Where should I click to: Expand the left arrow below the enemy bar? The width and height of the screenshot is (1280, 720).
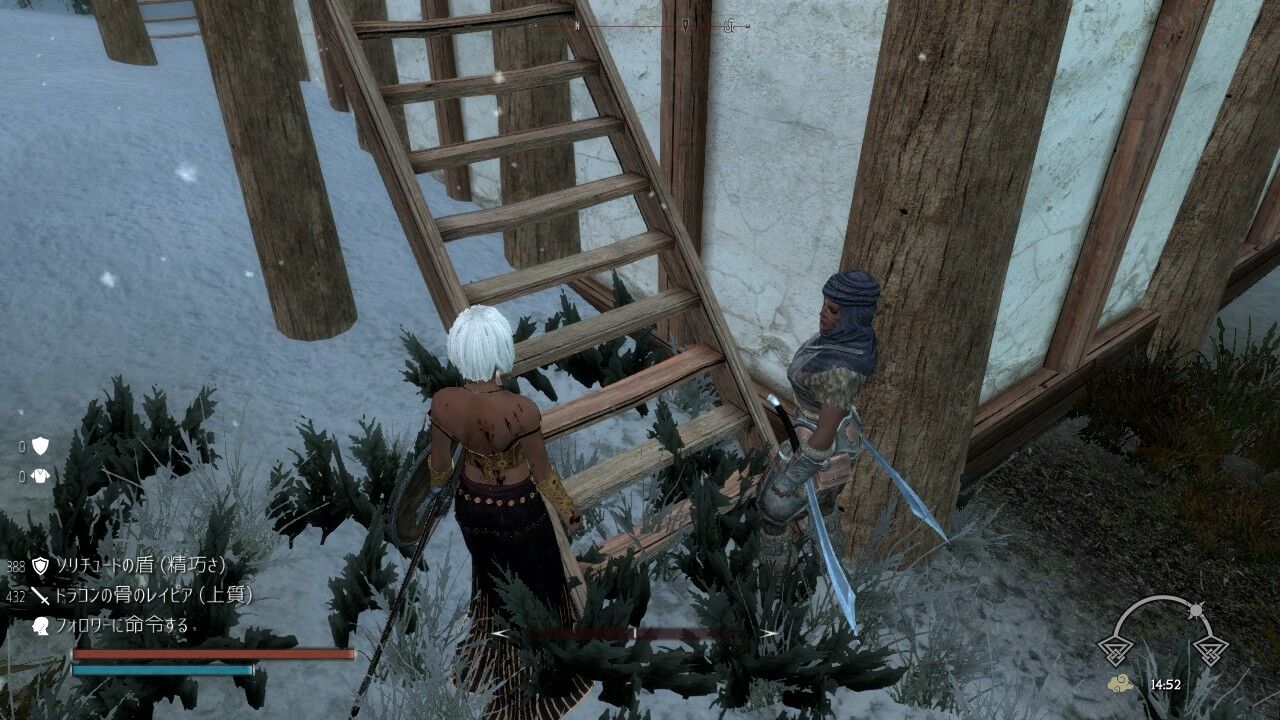(497, 633)
